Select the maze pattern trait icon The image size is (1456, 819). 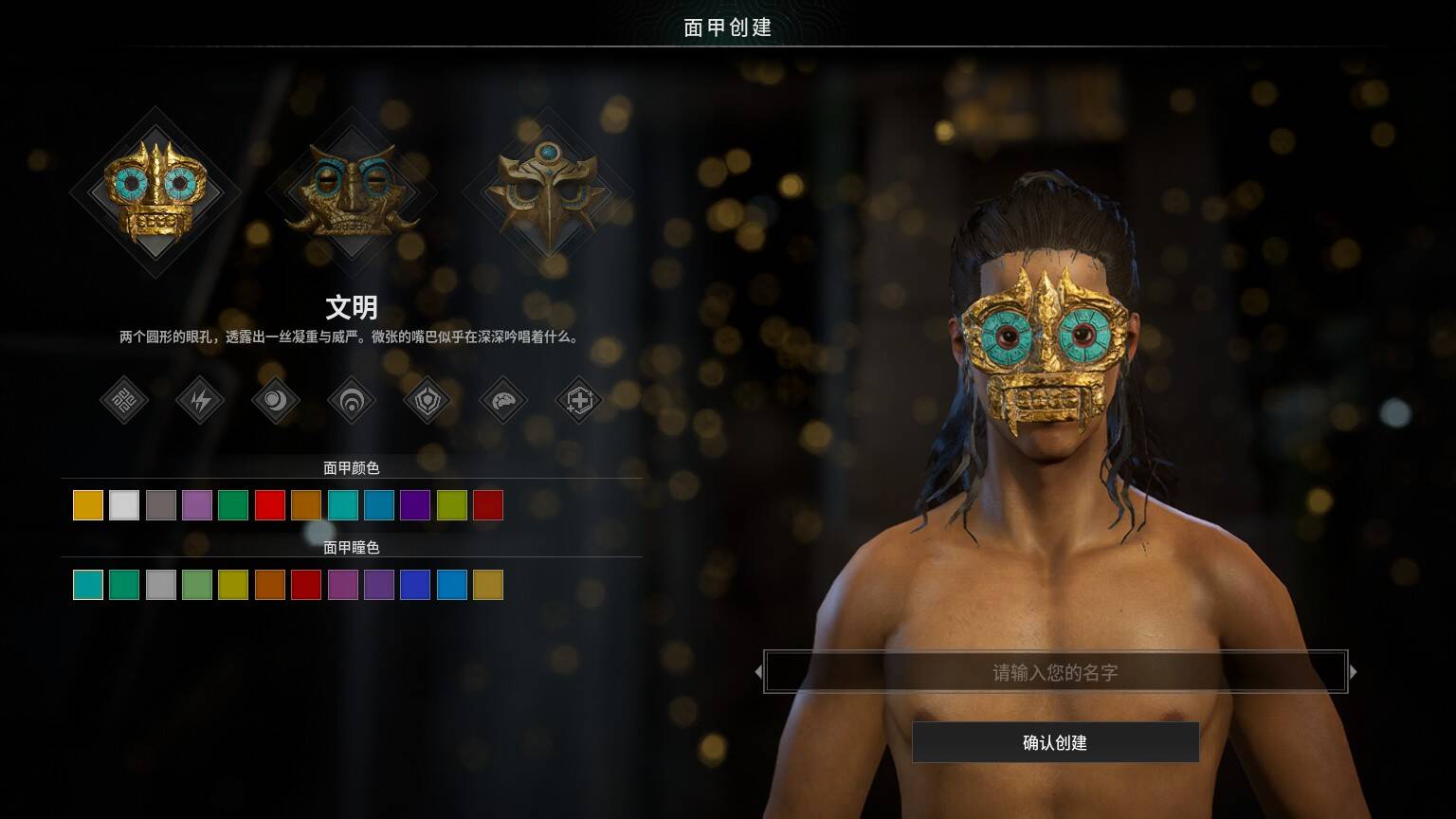(124, 401)
